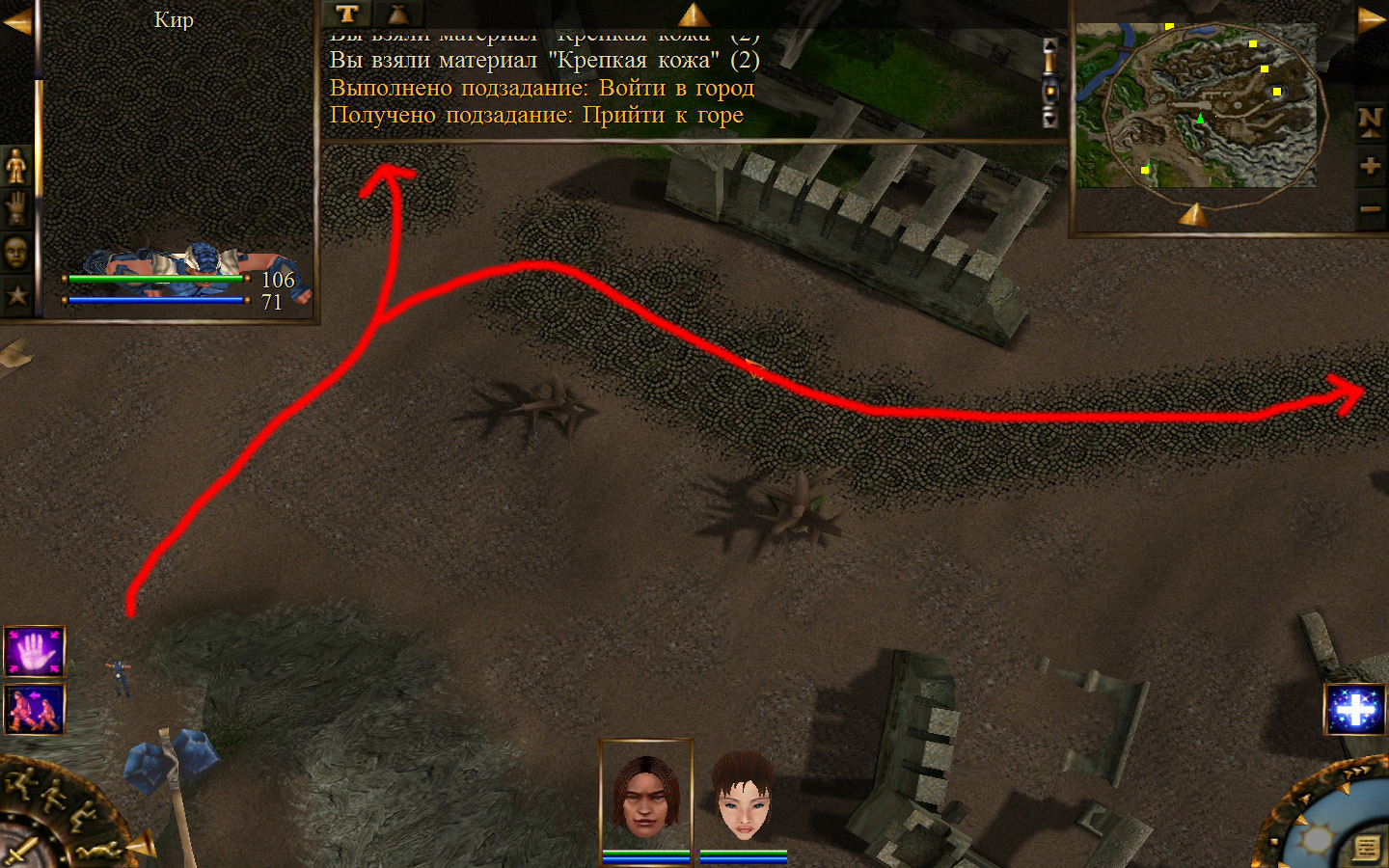This screenshot has height=868, width=1389.
Task: Activate the purple hand spell icon
Action: coord(35,652)
